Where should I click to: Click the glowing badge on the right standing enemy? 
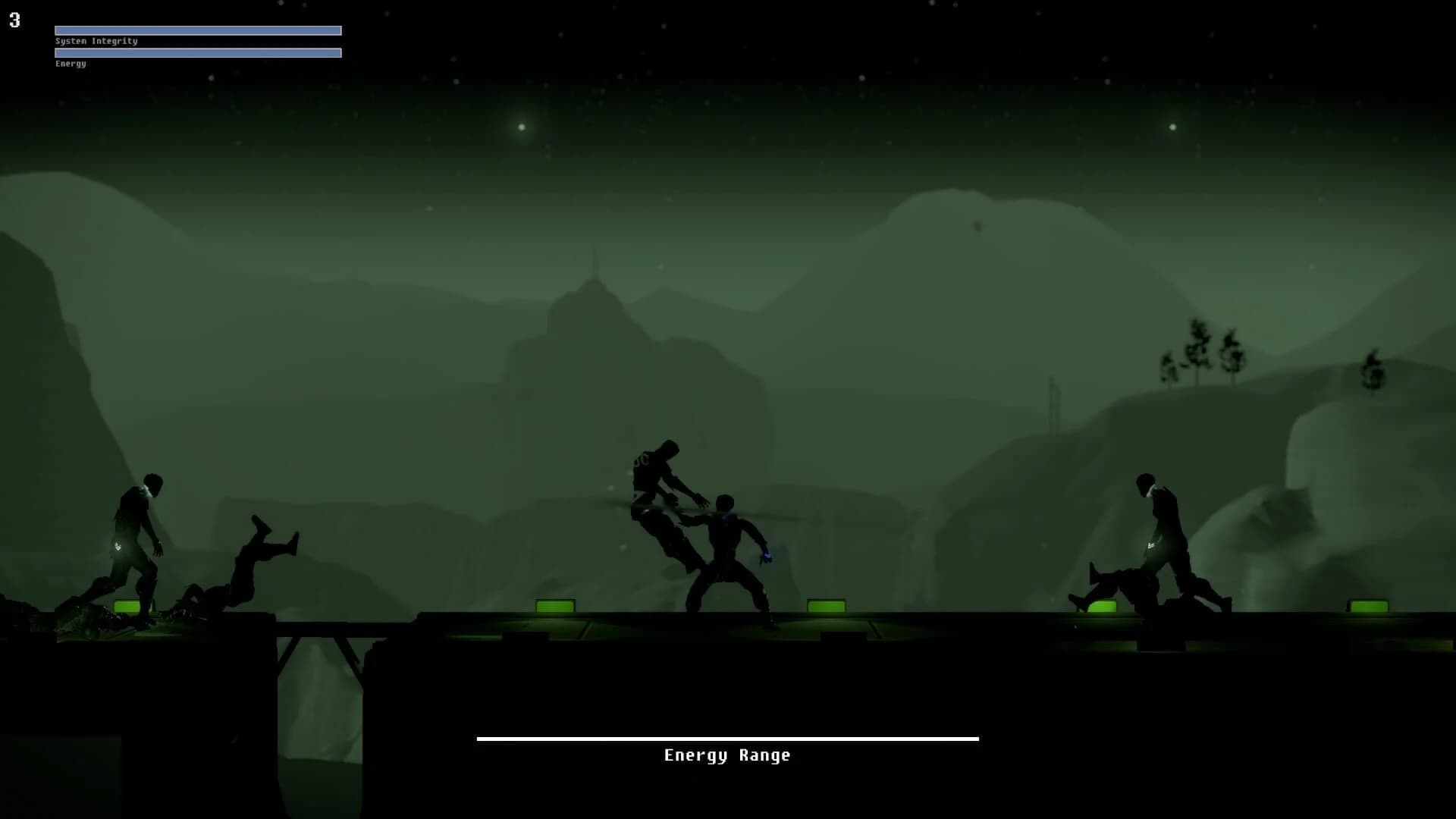click(x=1151, y=544)
